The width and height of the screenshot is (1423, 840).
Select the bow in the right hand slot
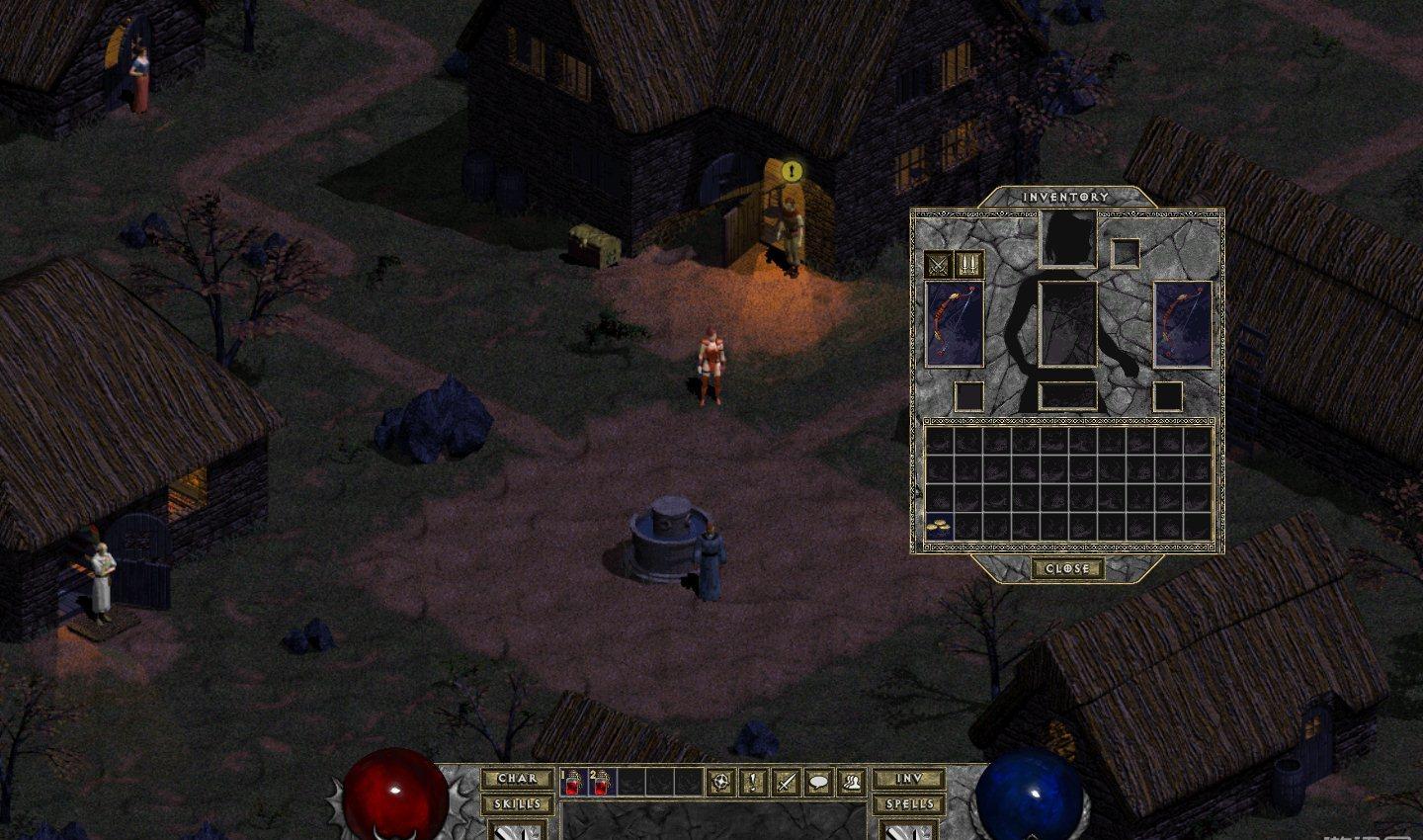1183,324
